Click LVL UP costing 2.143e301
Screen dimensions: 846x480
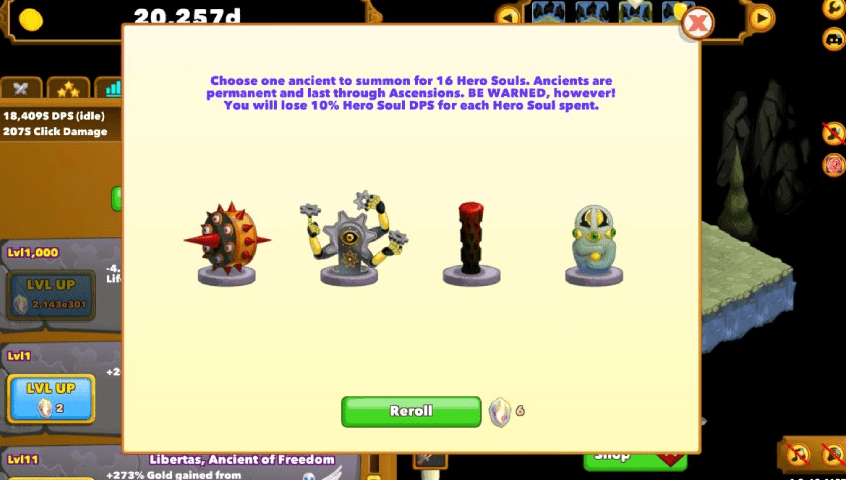pyautogui.click(x=51, y=295)
